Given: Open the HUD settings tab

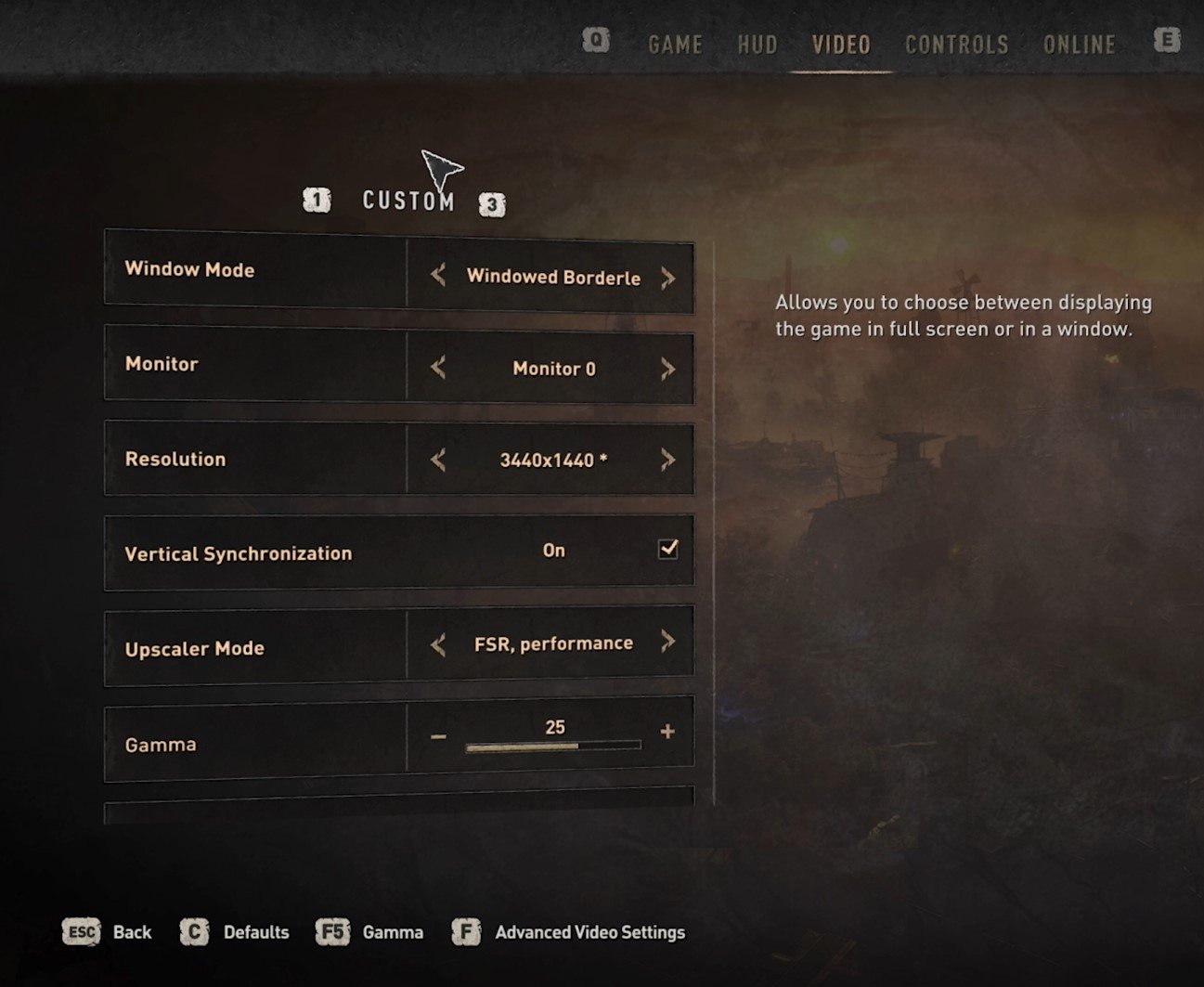Looking at the screenshot, I should pos(757,45).
